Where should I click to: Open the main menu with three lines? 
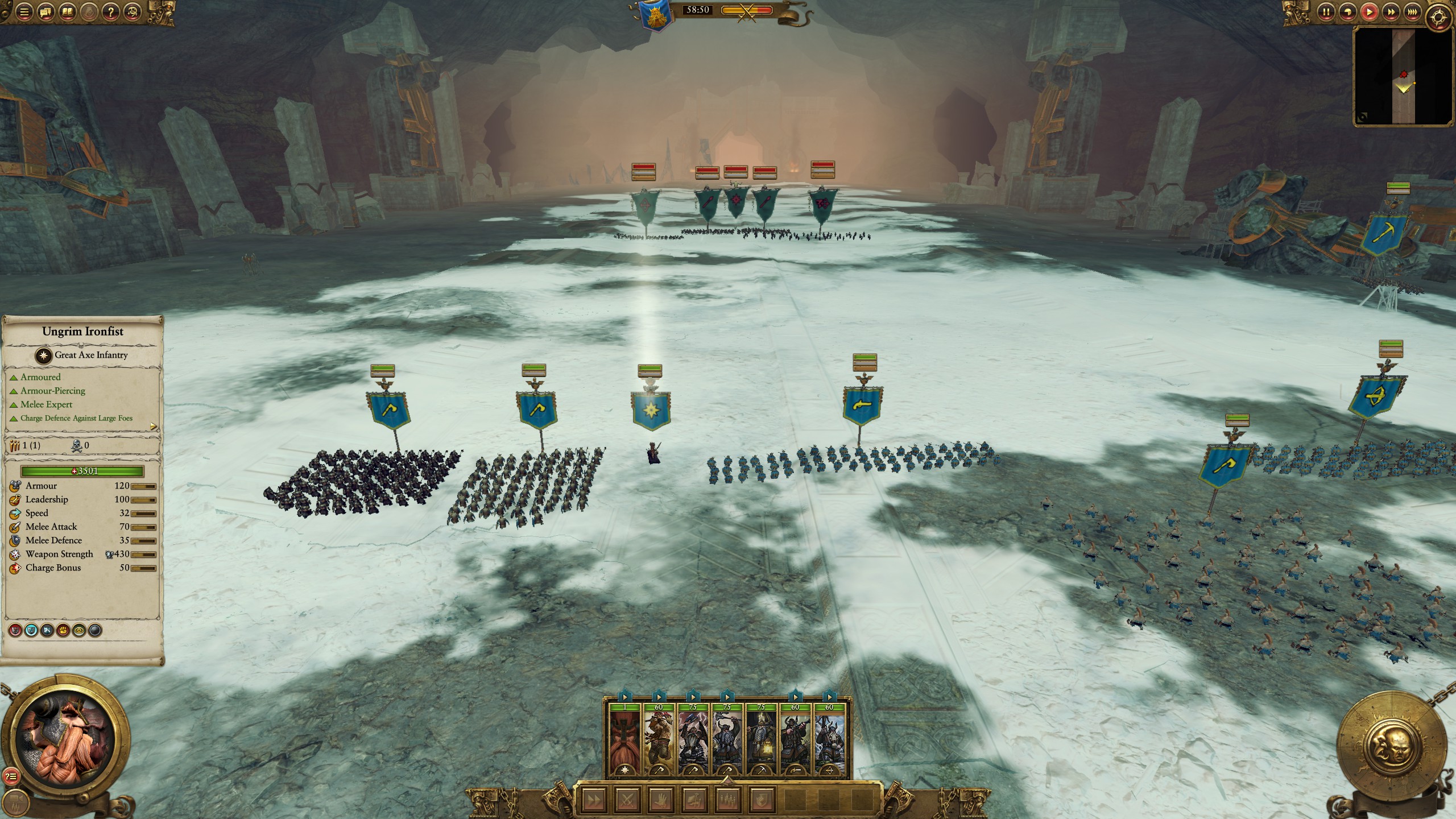[x=24, y=11]
